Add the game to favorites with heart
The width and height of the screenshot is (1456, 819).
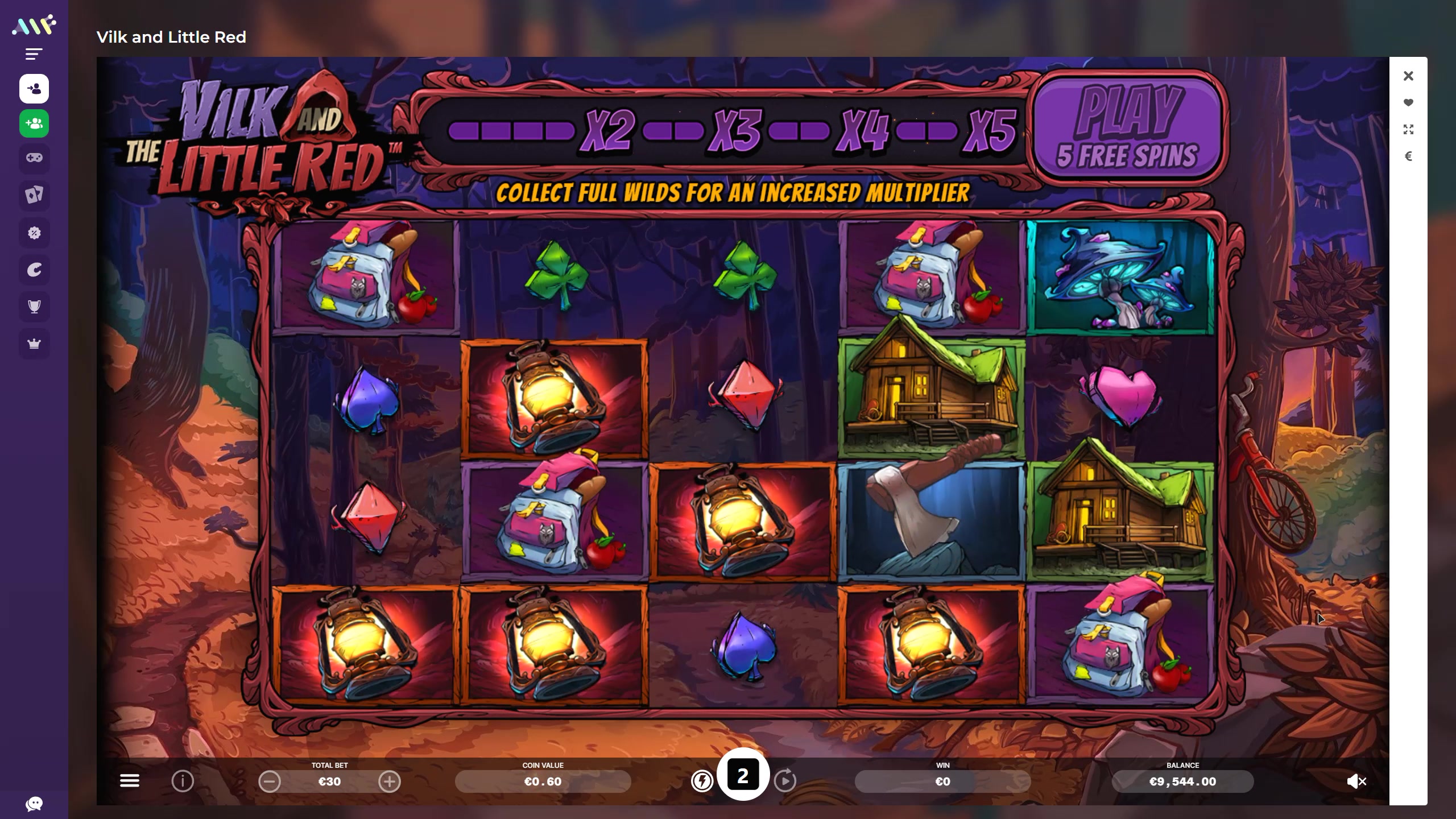click(1408, 103)
